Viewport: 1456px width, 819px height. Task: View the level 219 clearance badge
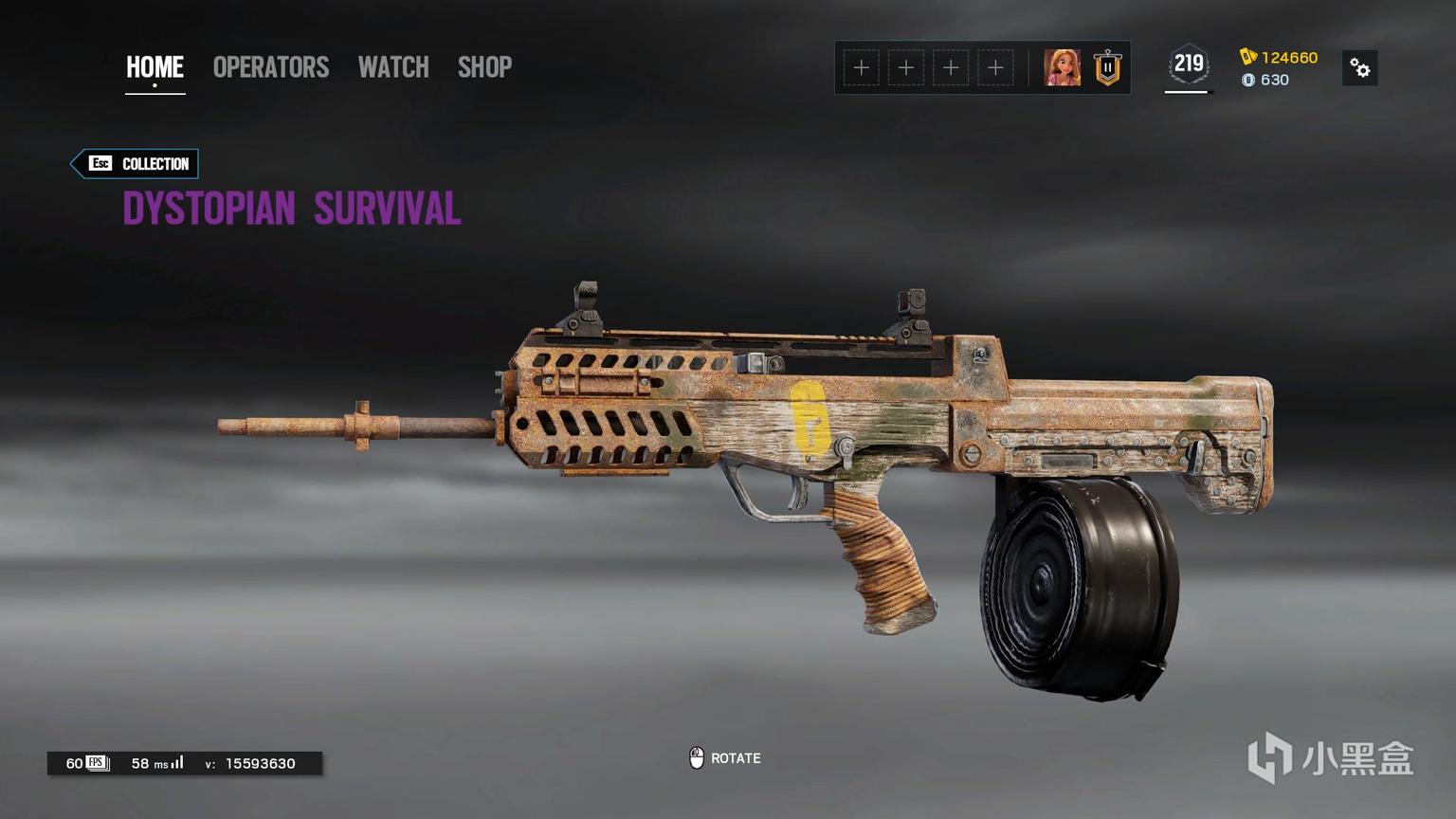[x=1188, y=65]
